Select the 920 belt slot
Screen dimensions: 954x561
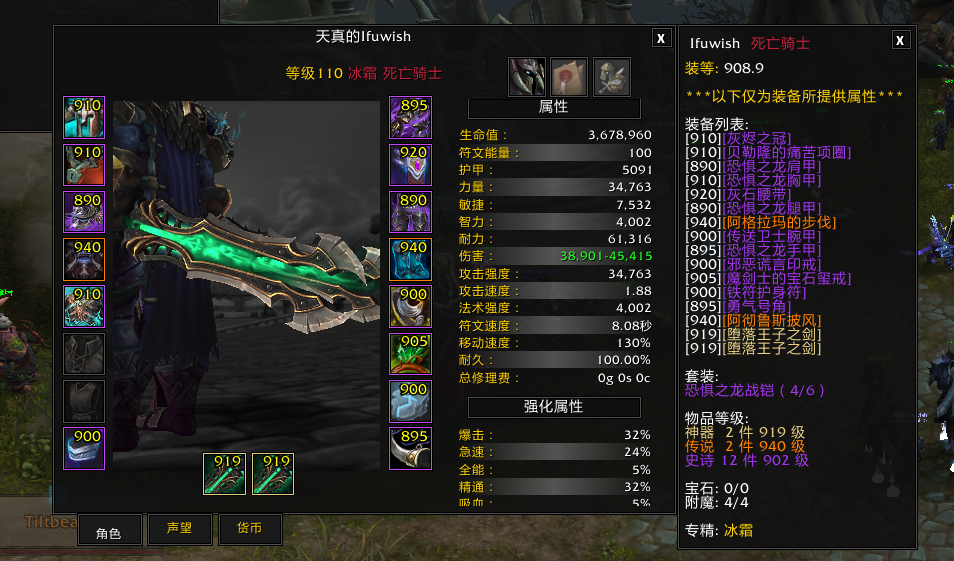point(410,165)
